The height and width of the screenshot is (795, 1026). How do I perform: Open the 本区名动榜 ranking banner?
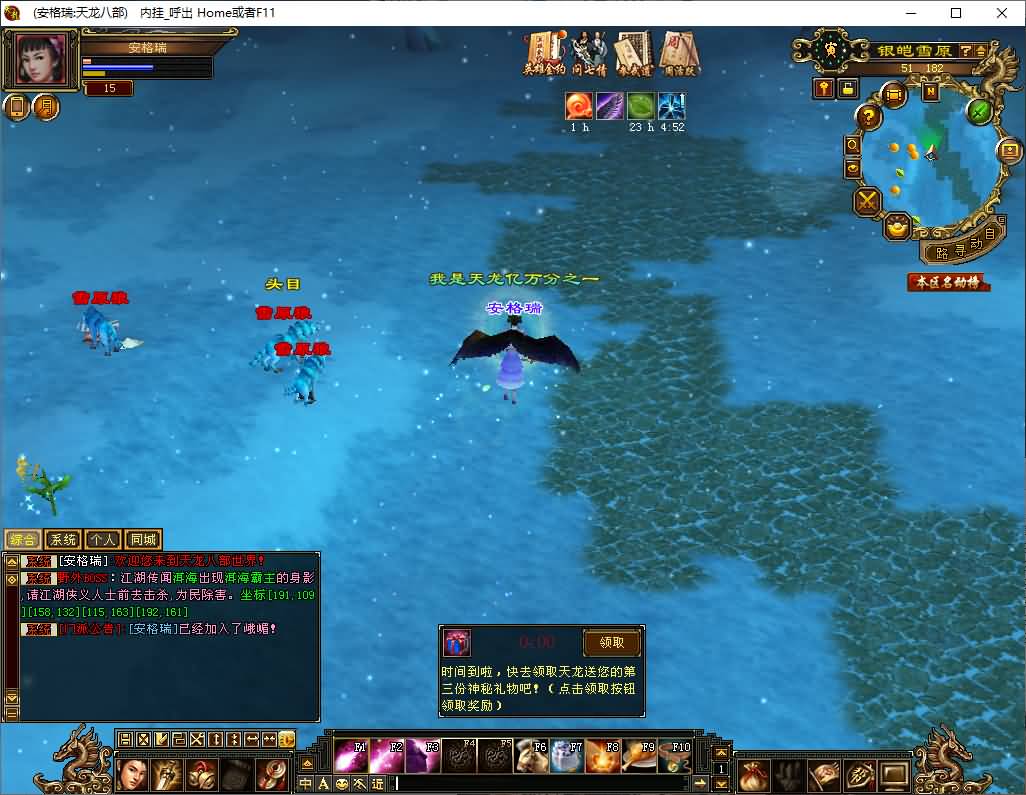947,282
